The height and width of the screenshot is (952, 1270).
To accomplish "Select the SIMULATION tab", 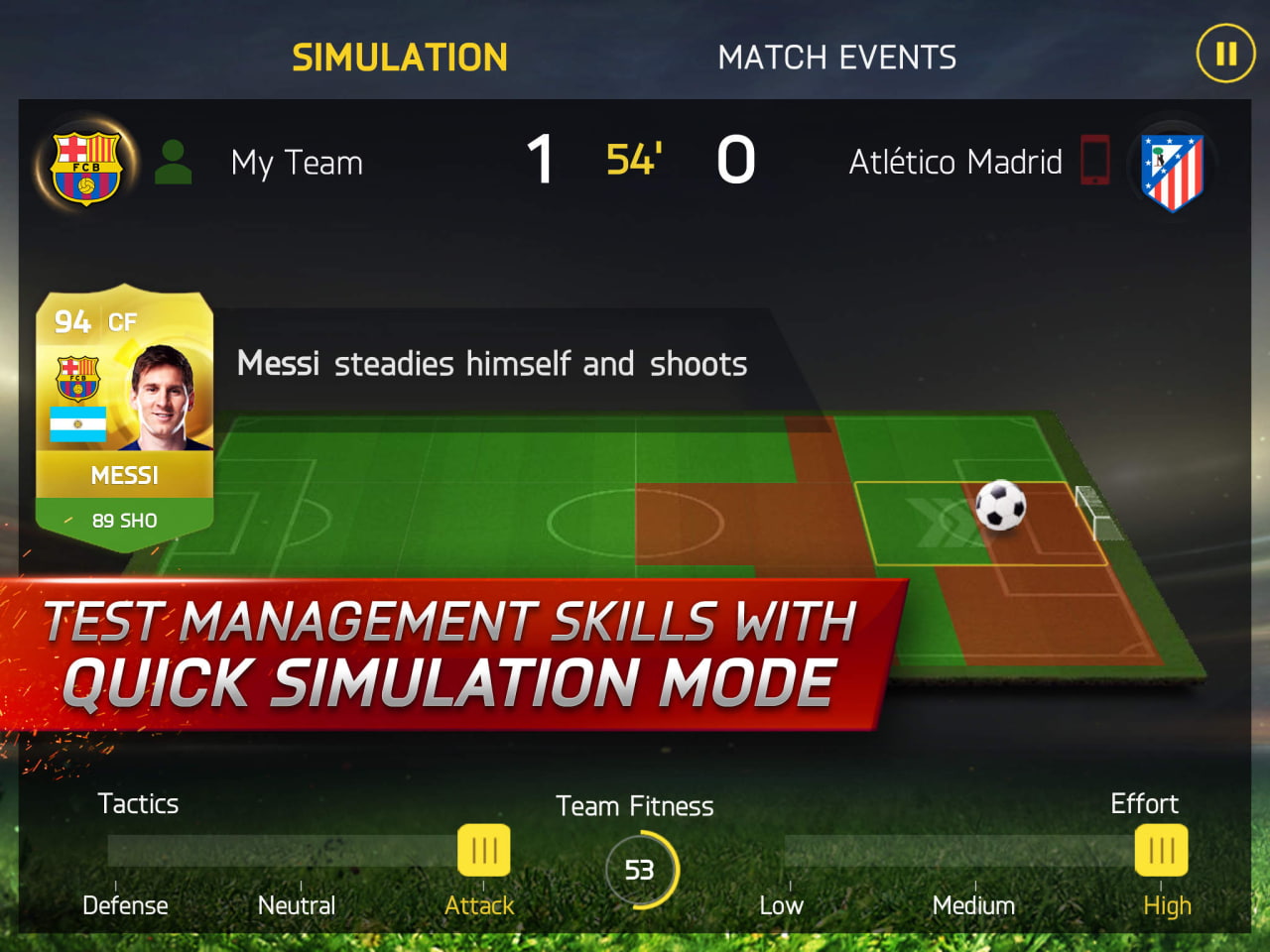I will coord(399,57).
